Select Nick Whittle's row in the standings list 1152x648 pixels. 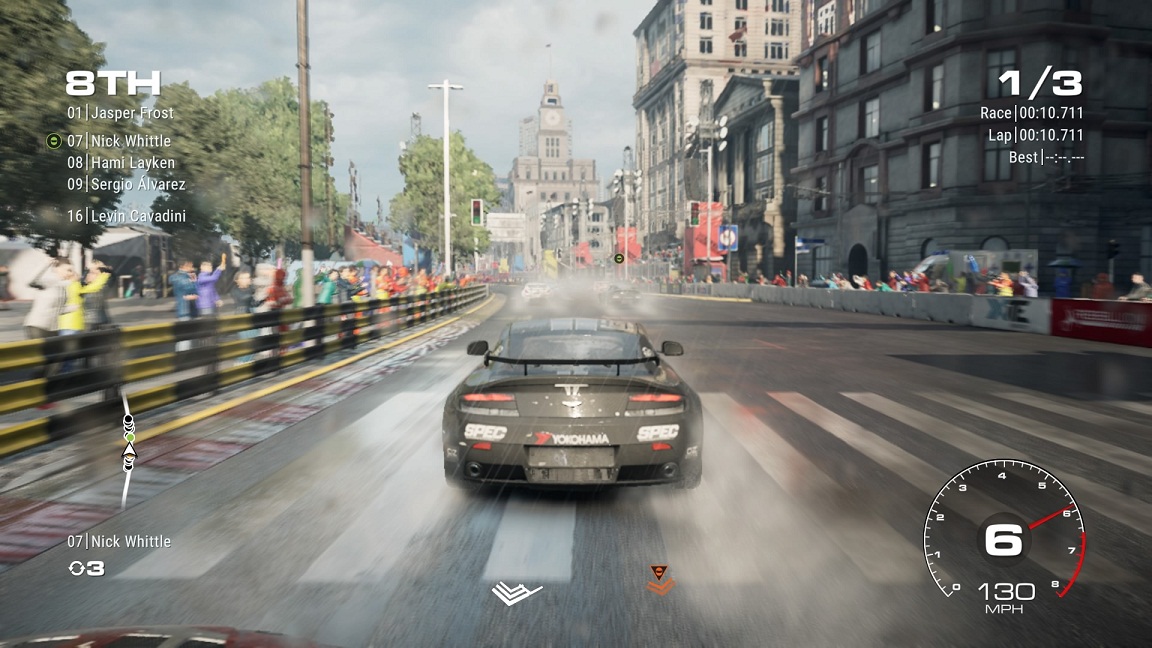coord(119,141)
